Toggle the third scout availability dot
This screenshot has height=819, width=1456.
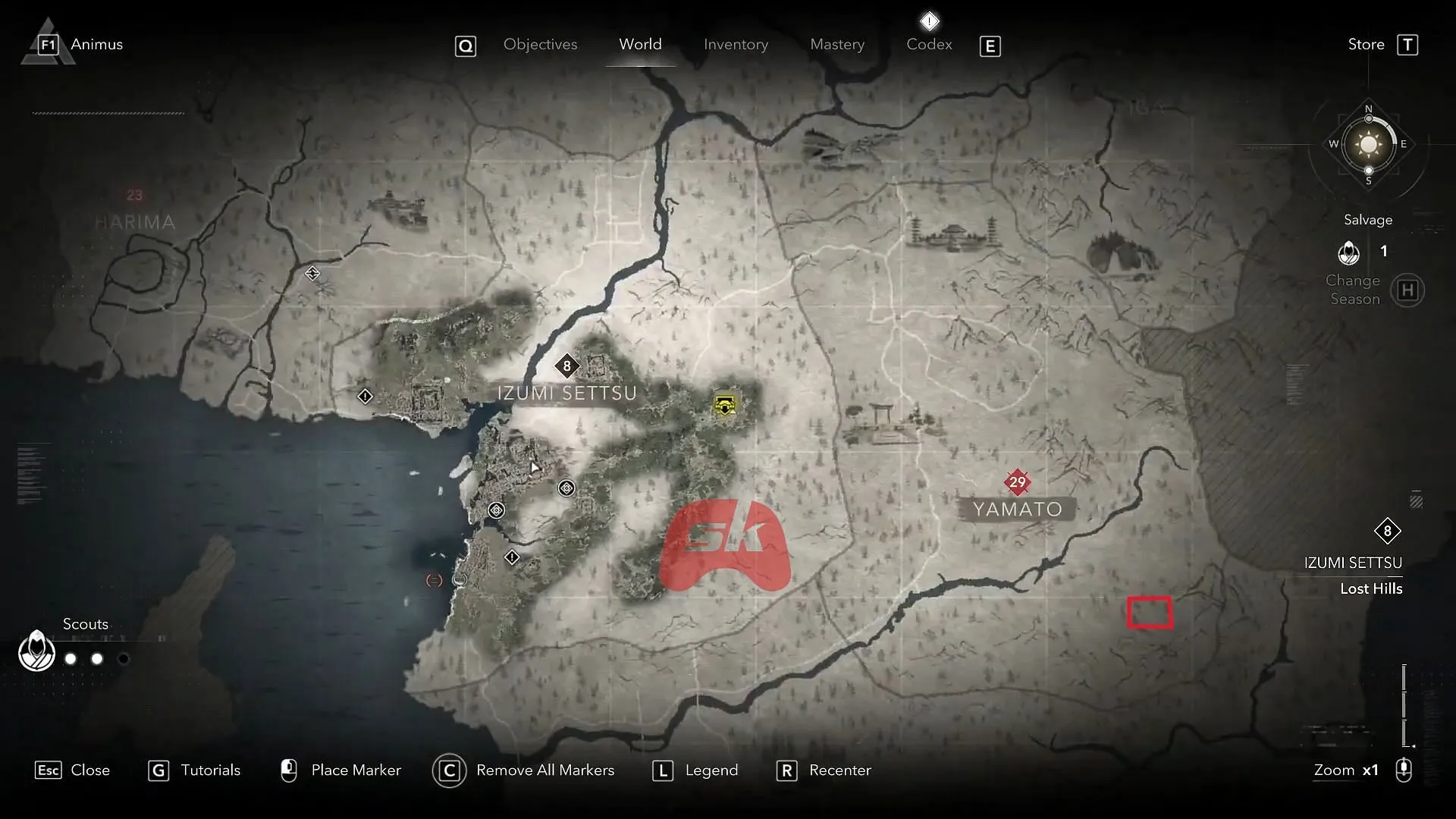pyautogui.click(x=124, y=659)
